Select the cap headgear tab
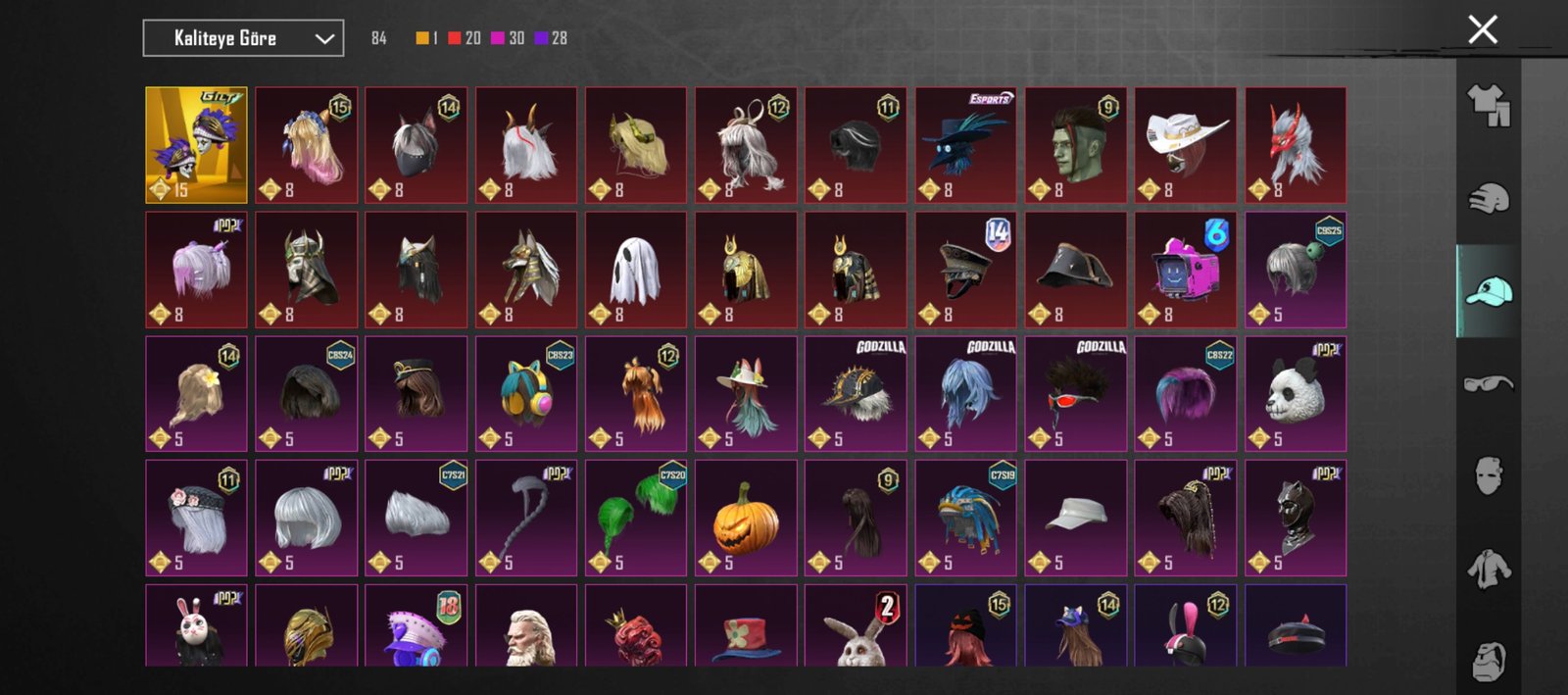 click(1488, 291)
